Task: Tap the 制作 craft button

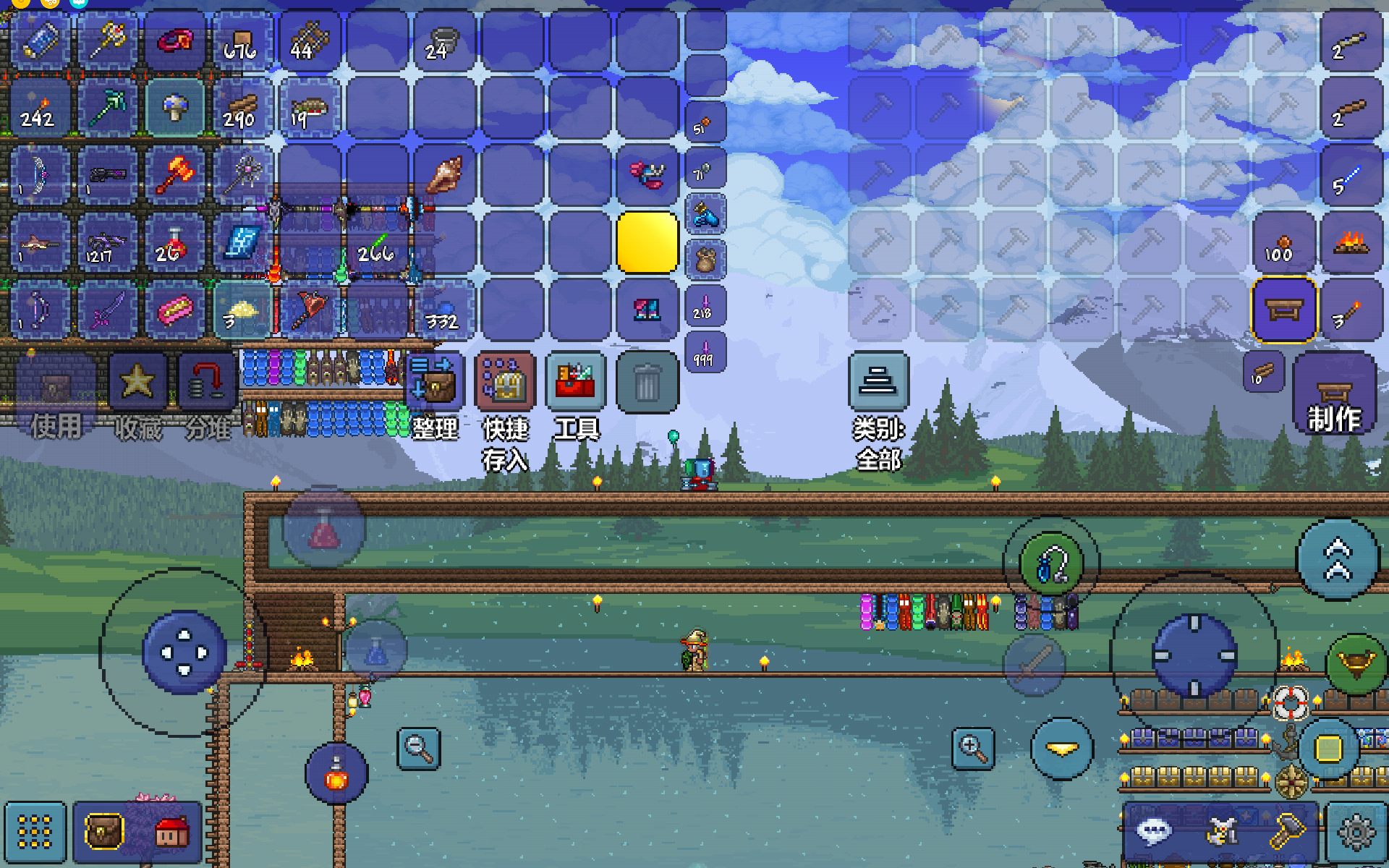Action: (x=1334, y=394)
